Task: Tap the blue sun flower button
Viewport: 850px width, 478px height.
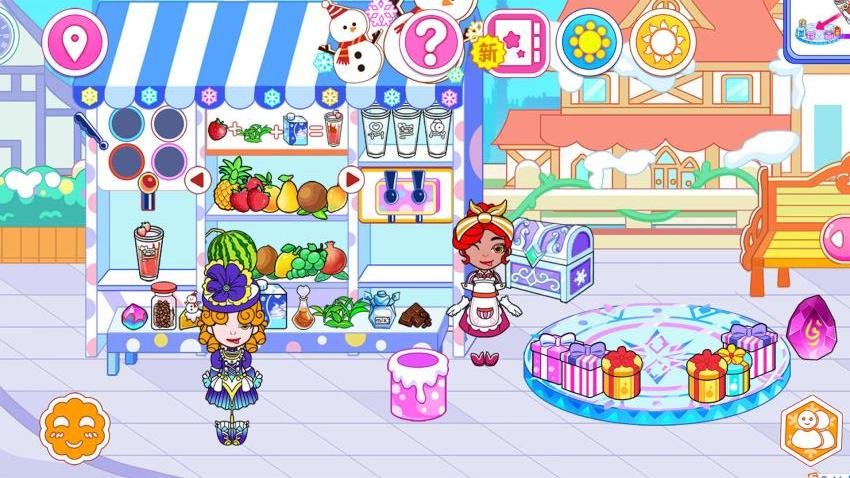Action: [588, 41]
